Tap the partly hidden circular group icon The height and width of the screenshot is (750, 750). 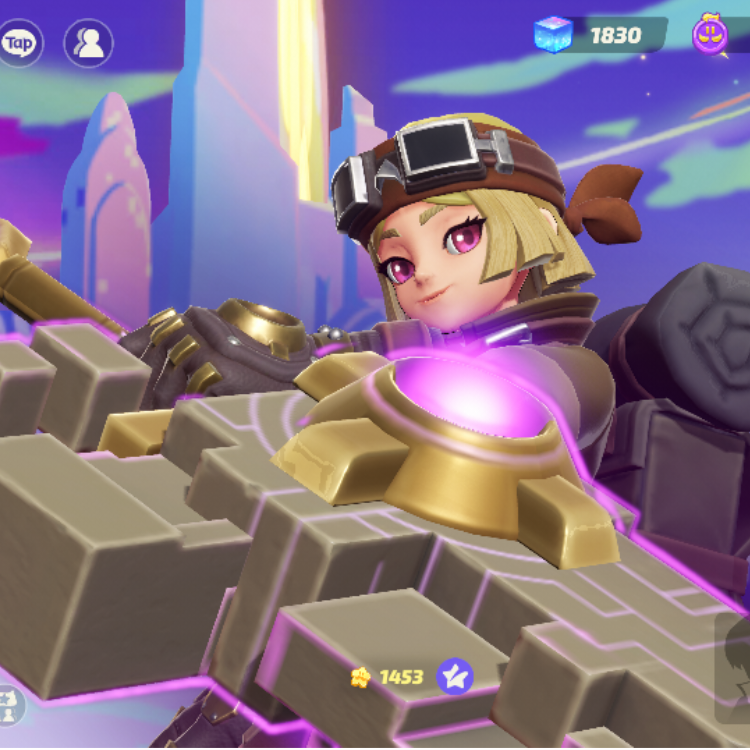coord(8,704)
